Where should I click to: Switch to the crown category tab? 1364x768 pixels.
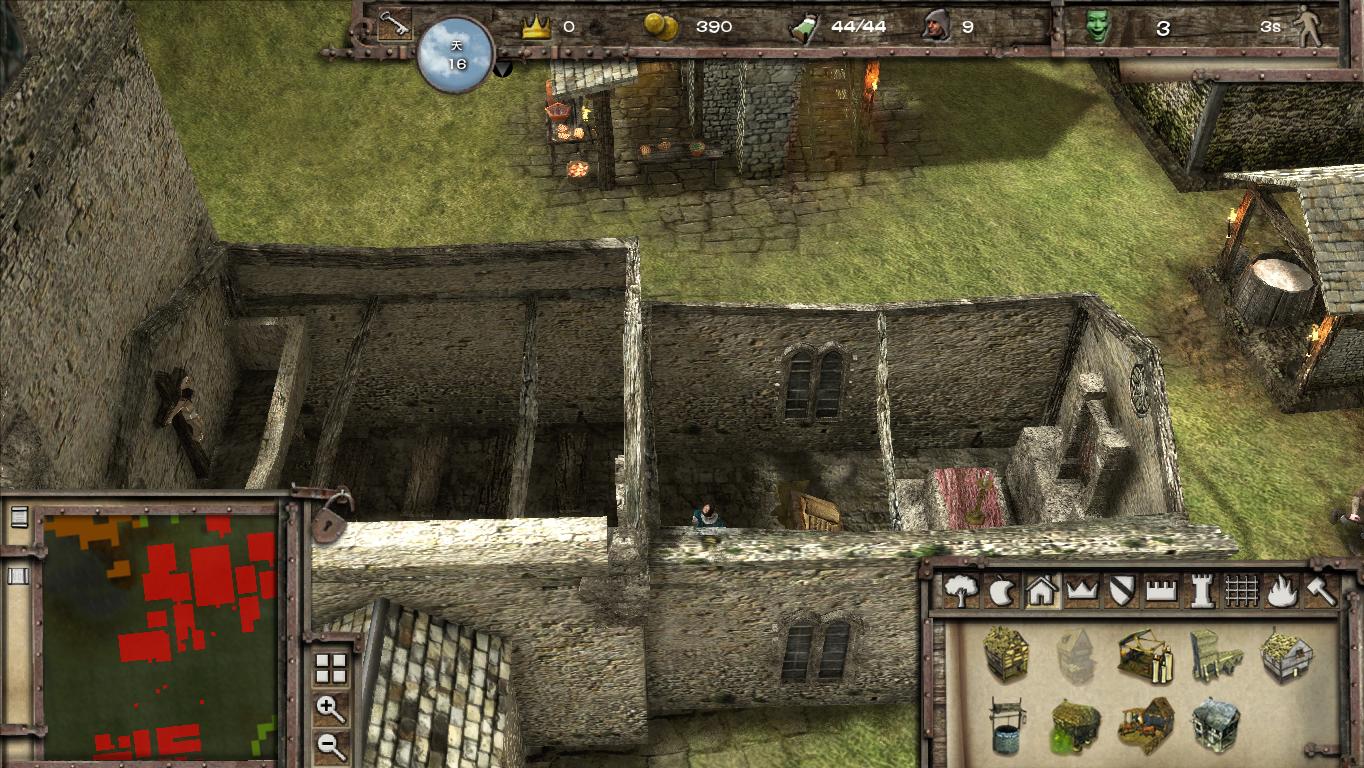pyautogui.click(x=1081, y=591)
